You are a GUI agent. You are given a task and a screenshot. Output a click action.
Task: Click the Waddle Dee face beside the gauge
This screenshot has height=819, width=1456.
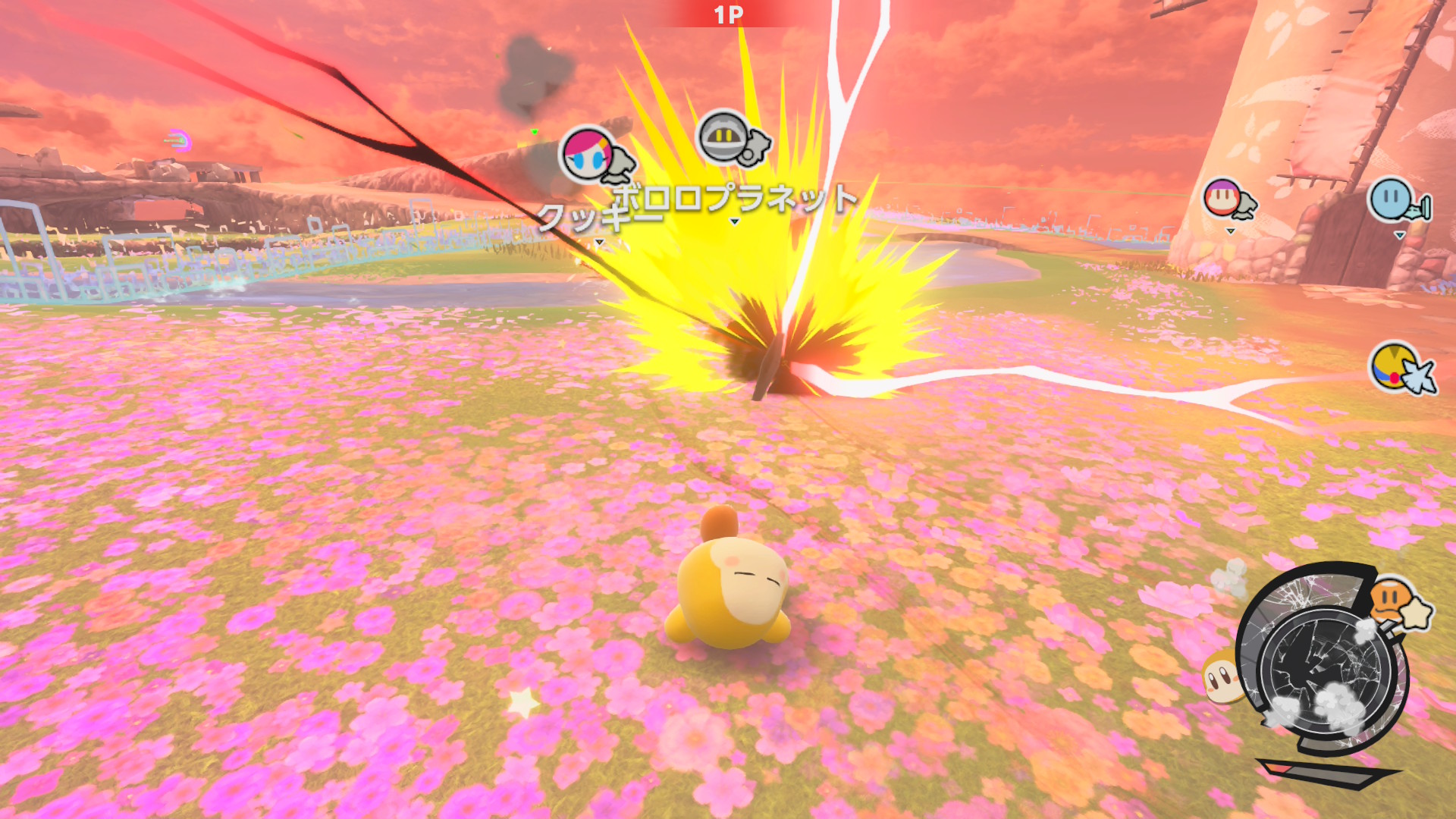[x=1221, y=676]
